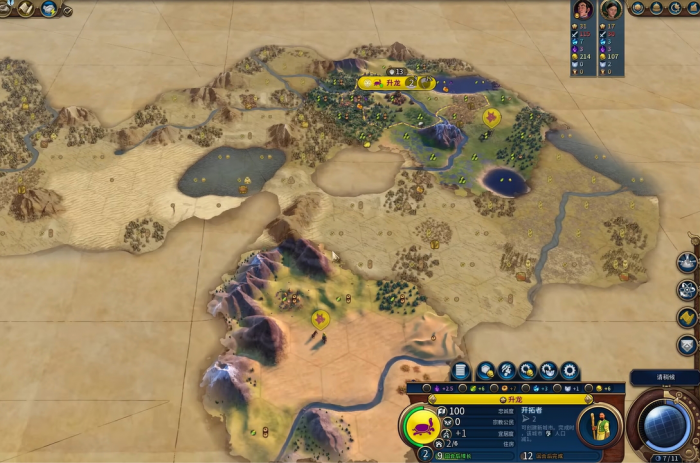Screen dimensions: 700x463
Task: Toggle the green food yield focus
Action: (x=473, y=387)
